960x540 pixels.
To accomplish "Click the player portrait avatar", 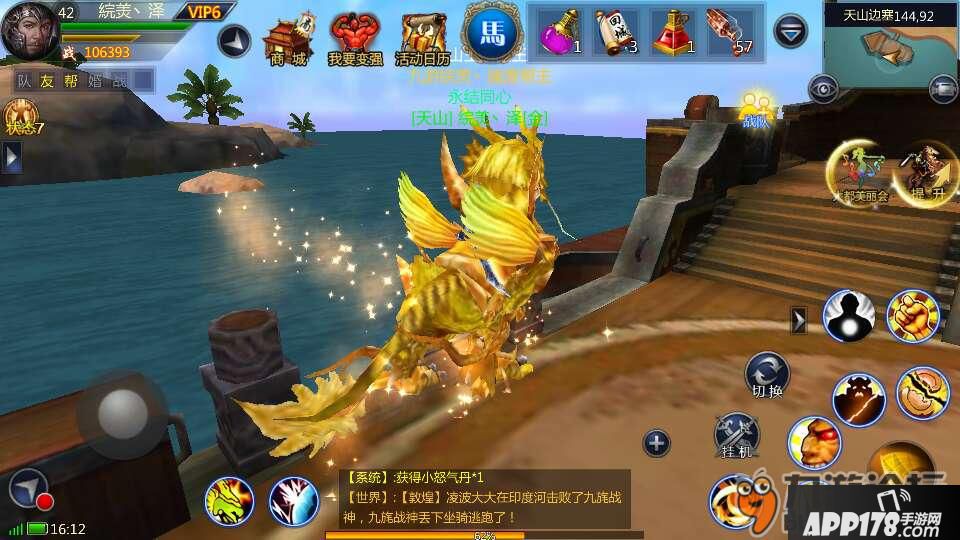I will tap(28, 29).
